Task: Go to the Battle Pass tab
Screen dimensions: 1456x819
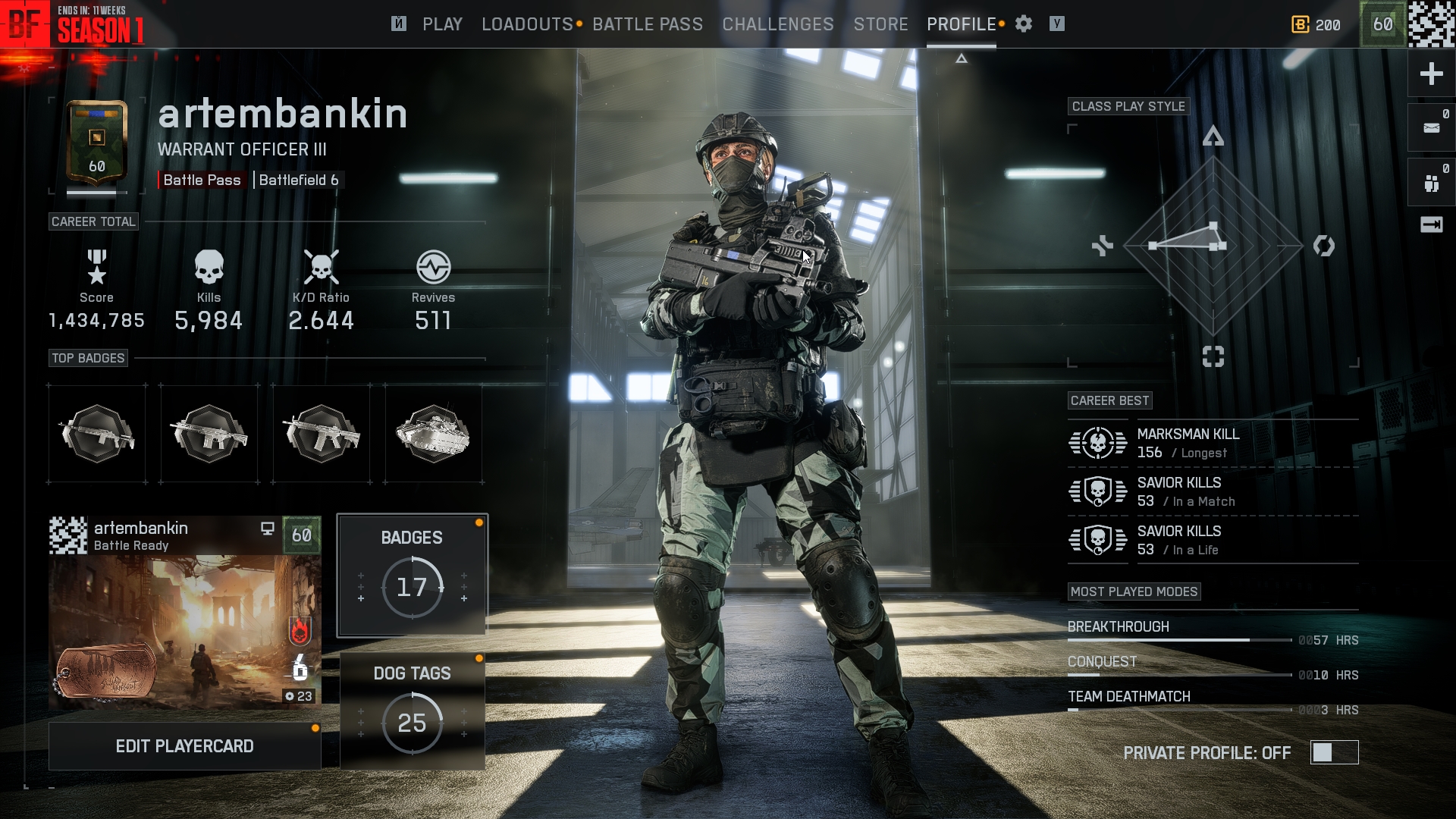Action: coord(647,24)
